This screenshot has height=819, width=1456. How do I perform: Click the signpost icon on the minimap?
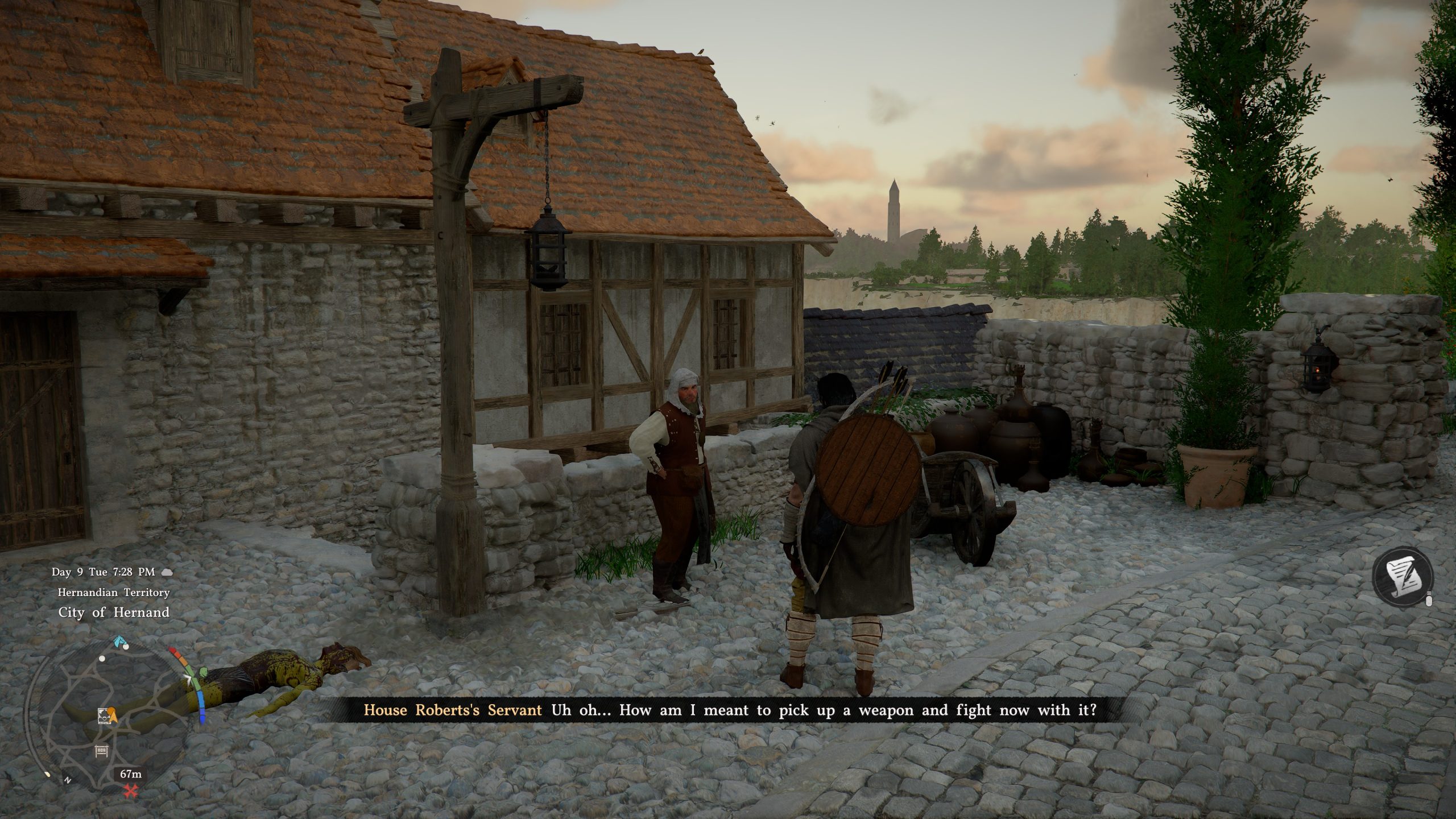tap(101, 751)
